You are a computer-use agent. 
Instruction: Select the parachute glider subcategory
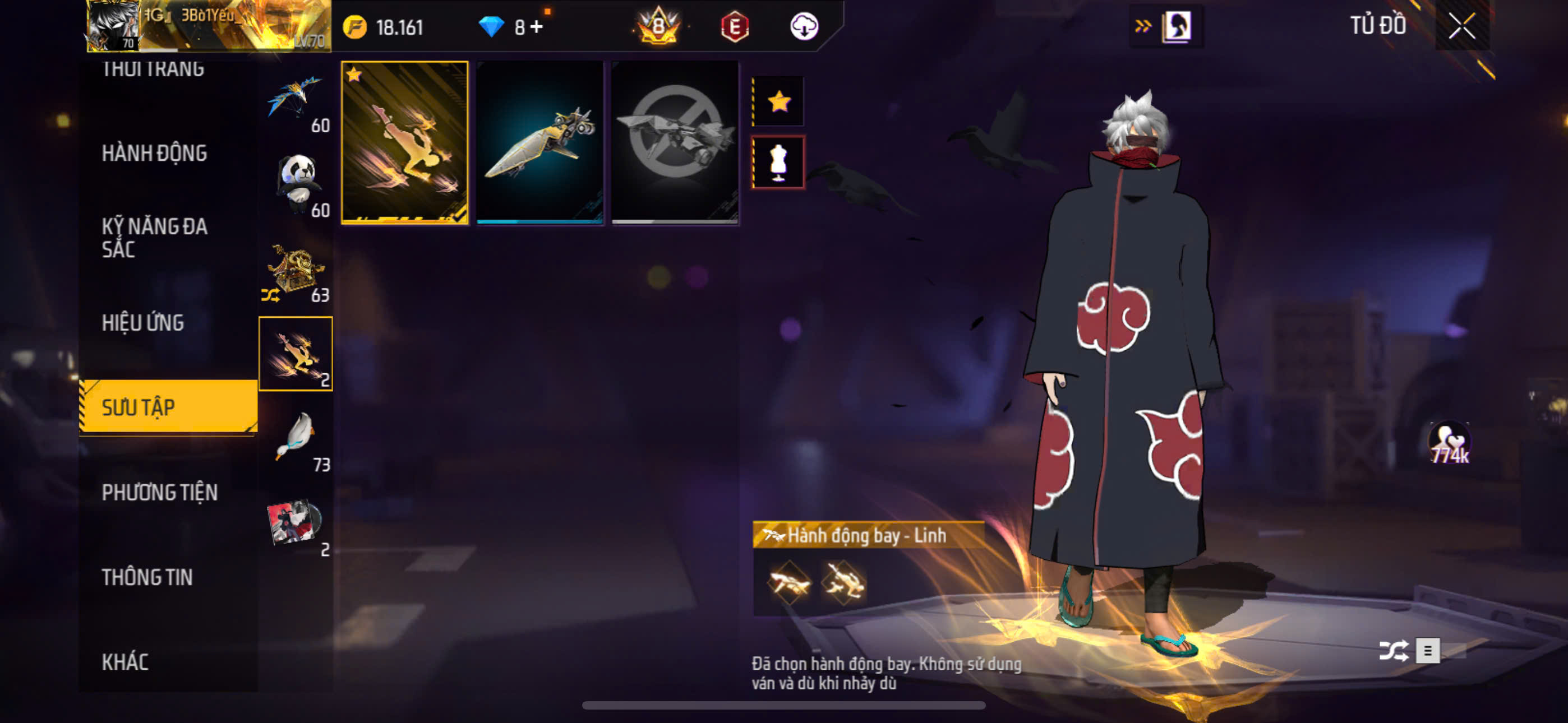(295, 100)
